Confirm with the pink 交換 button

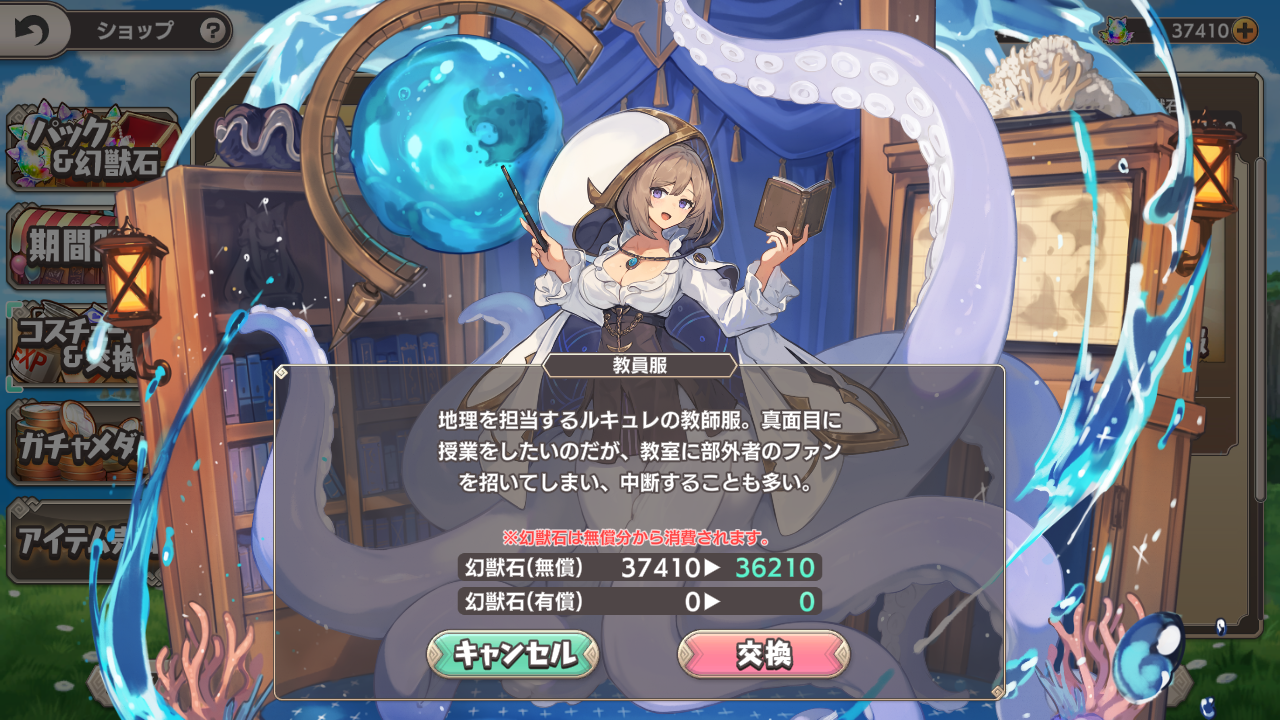coord(764,654)
